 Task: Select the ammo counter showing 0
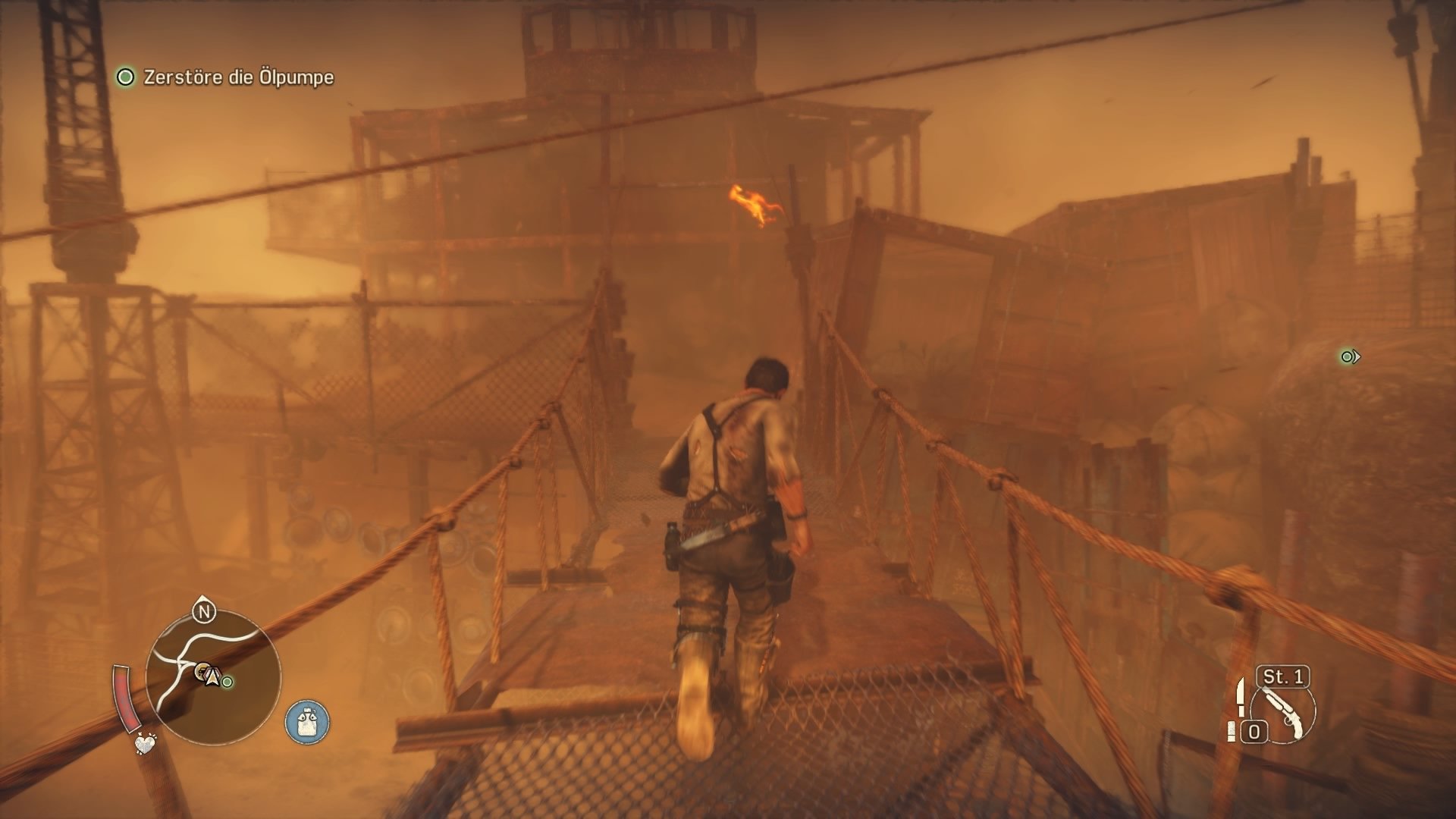(x=1254, y=730)
